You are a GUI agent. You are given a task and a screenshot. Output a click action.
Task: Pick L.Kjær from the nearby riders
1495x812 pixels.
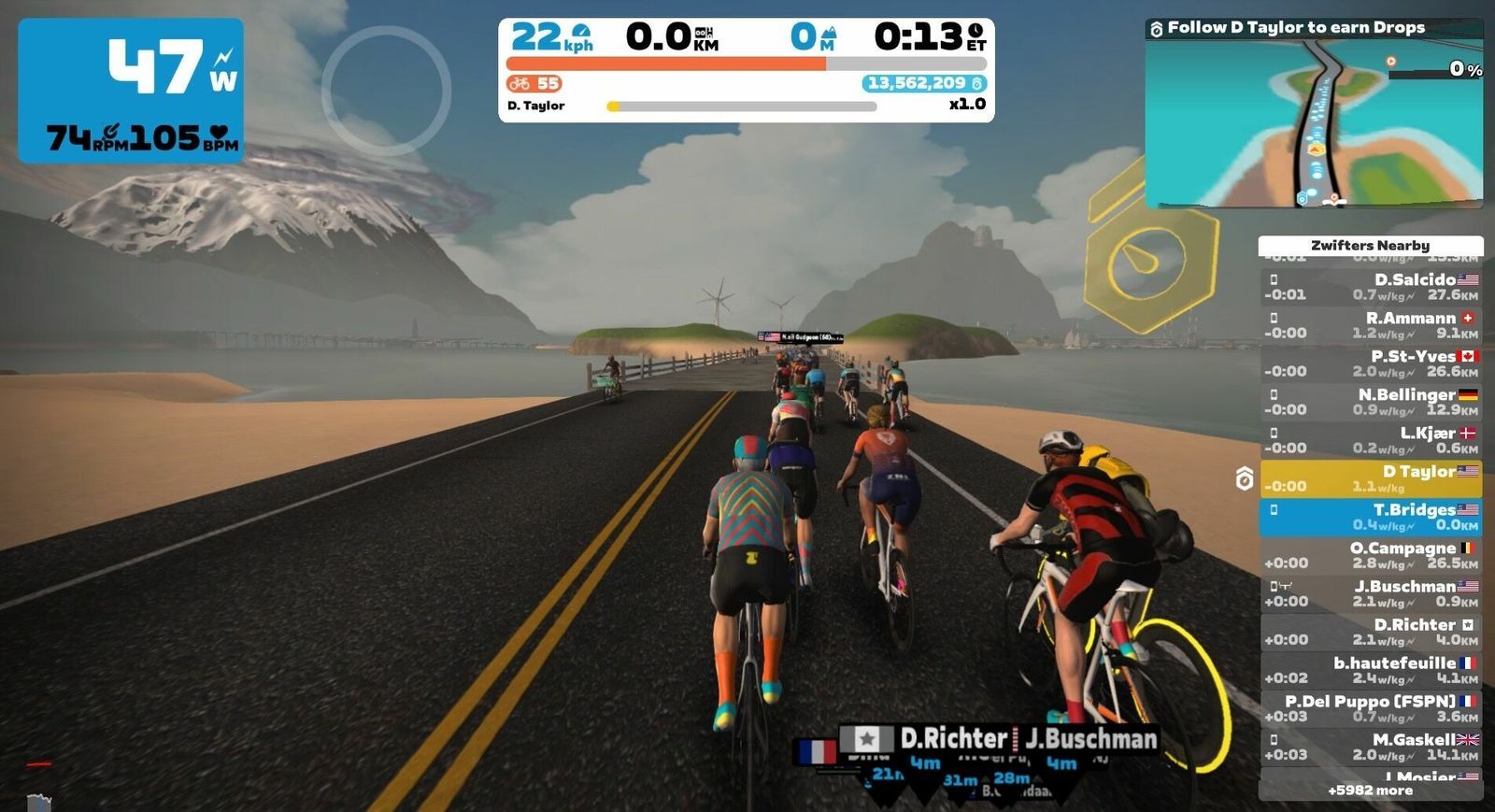point(1370,440)
